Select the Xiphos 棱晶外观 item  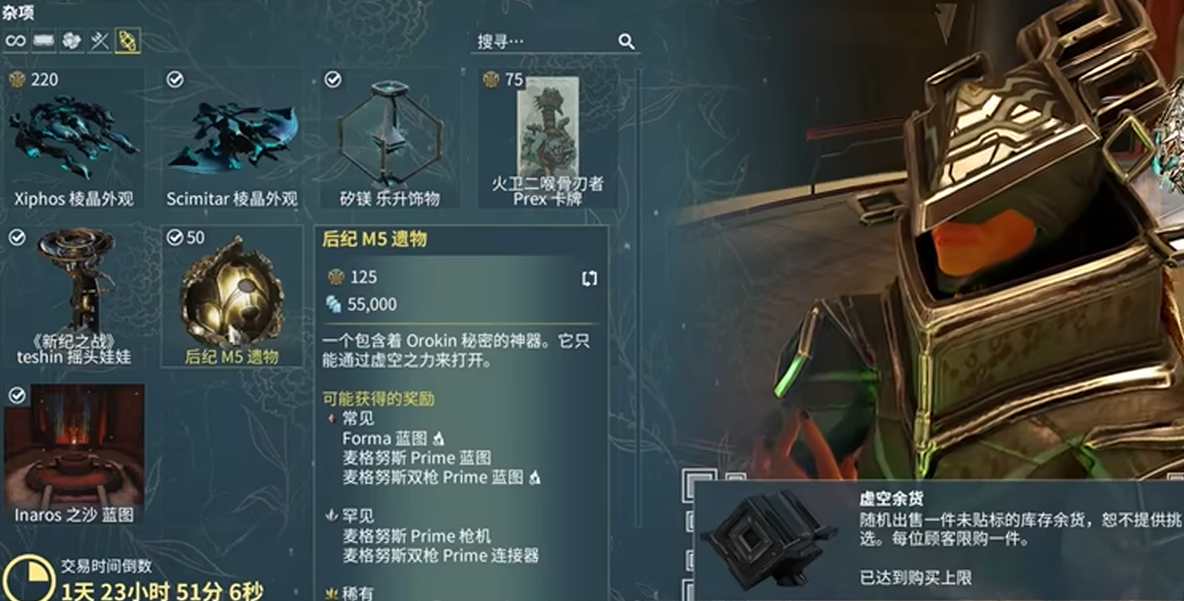pyautogui.click(x=73, y=139)
